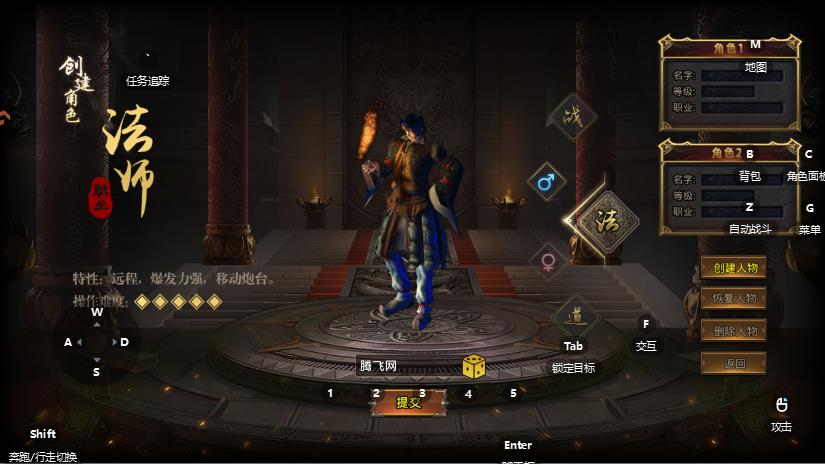
Task: Select the warrior class 战 diamond
Action: 572,118
